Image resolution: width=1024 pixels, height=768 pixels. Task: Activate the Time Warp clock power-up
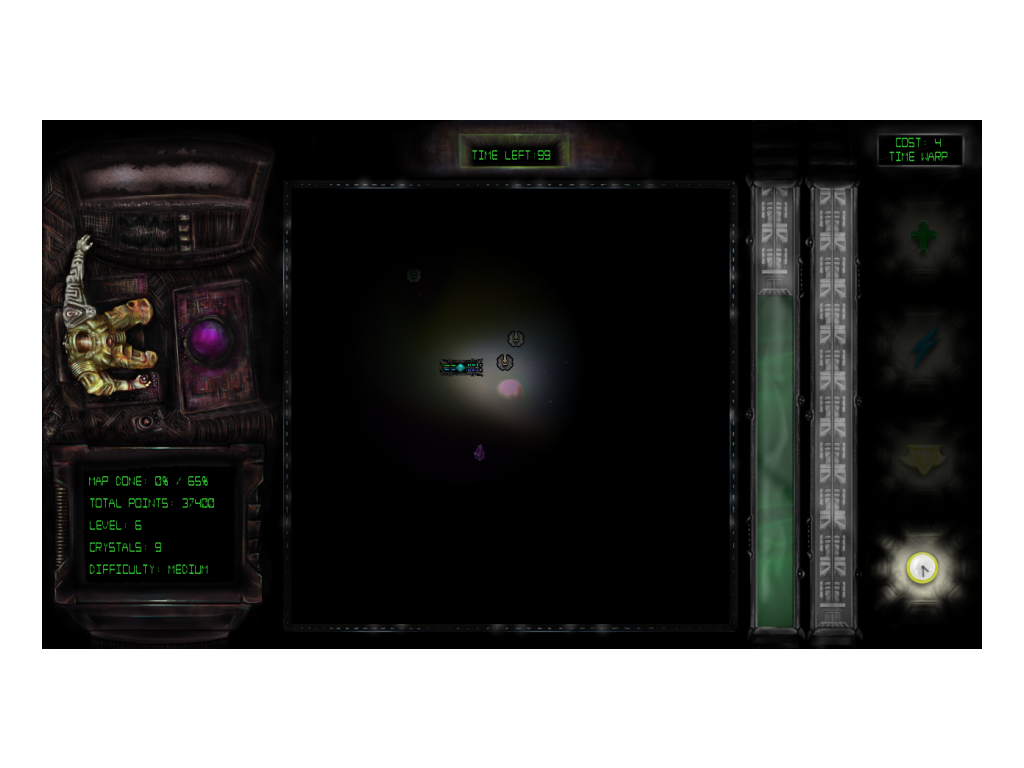(x=922, y=568)
